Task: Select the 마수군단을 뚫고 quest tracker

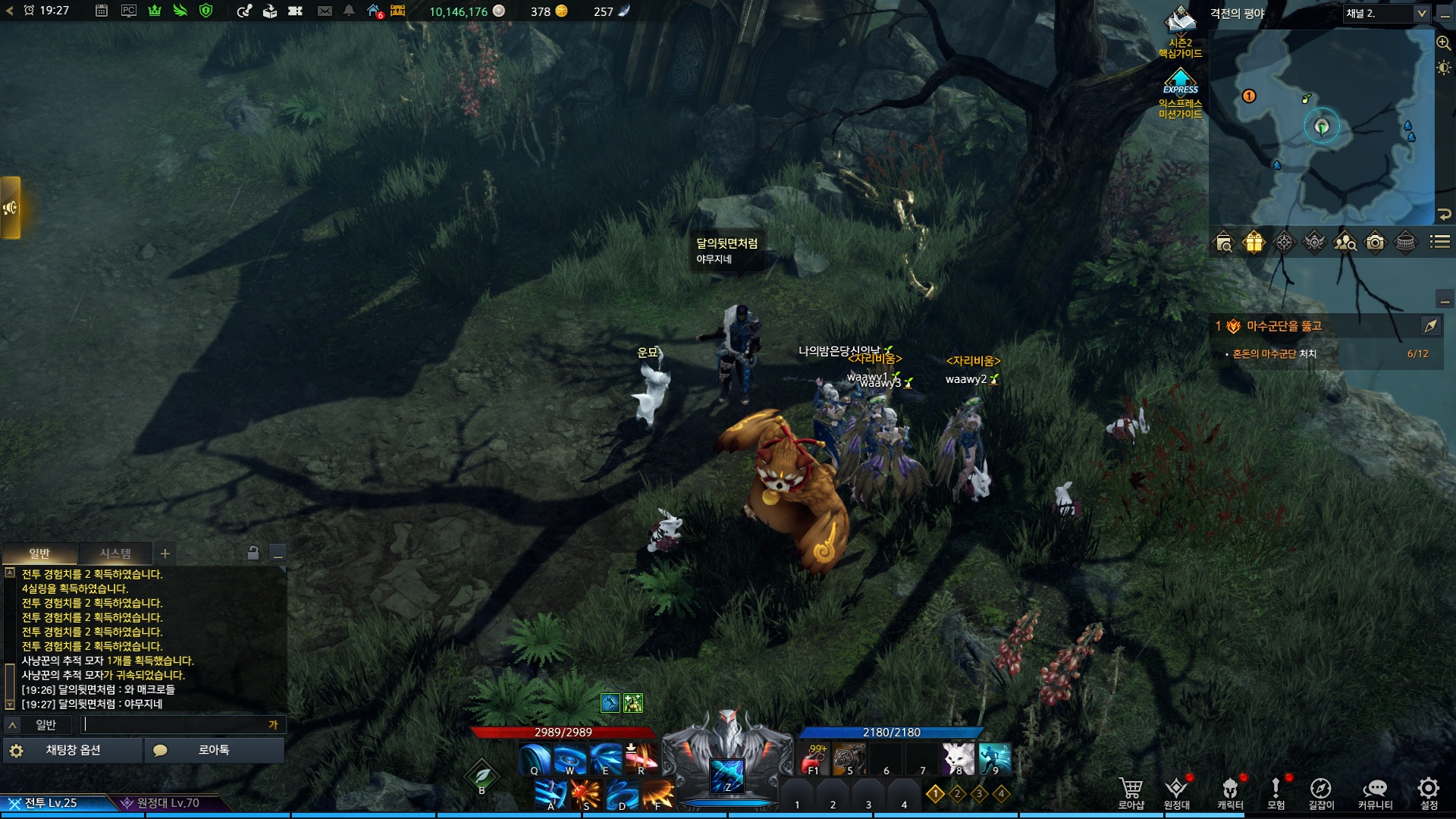Action: [x=1284, y=326]
